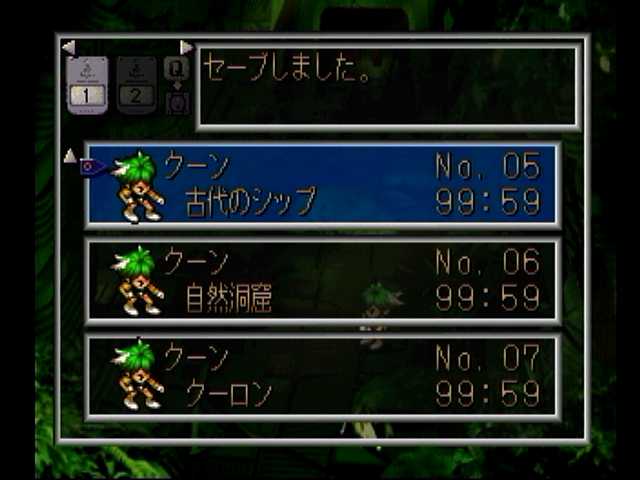This screenshot has height=480, width=640.
Task: Click the left arrow above memory cards
Action: 68,47
